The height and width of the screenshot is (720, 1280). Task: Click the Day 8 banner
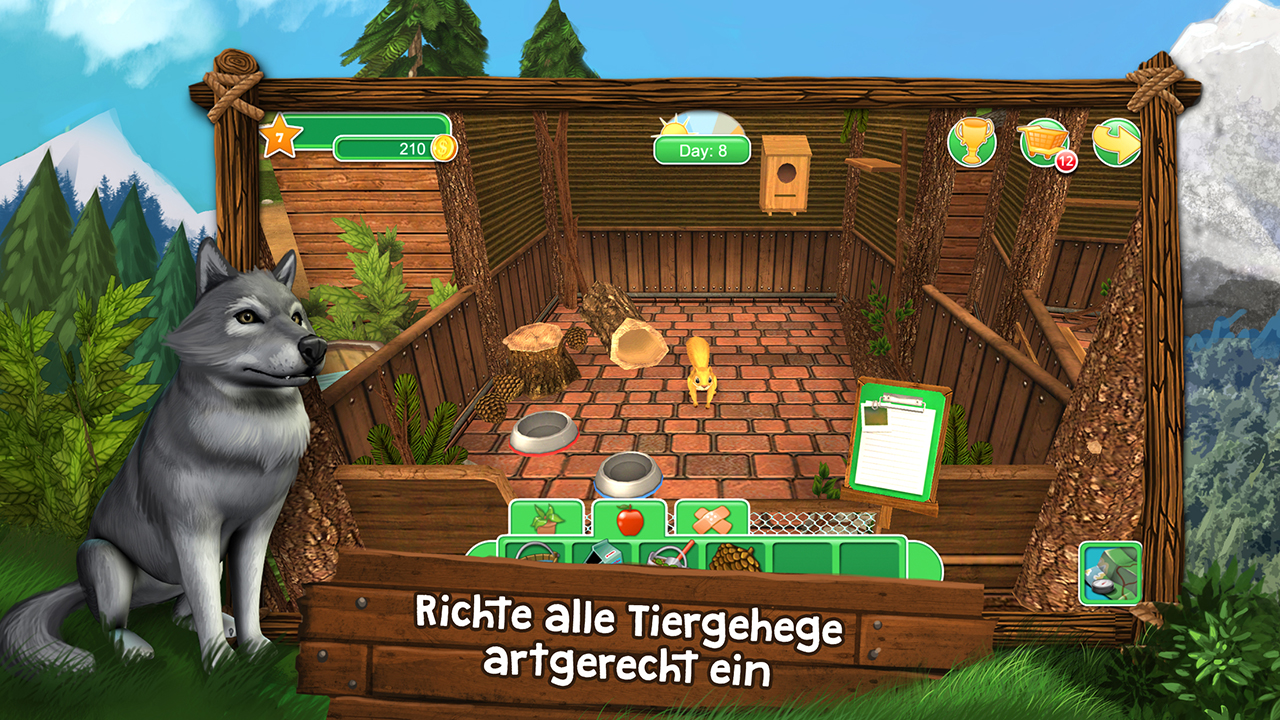(x=700, y=150)
